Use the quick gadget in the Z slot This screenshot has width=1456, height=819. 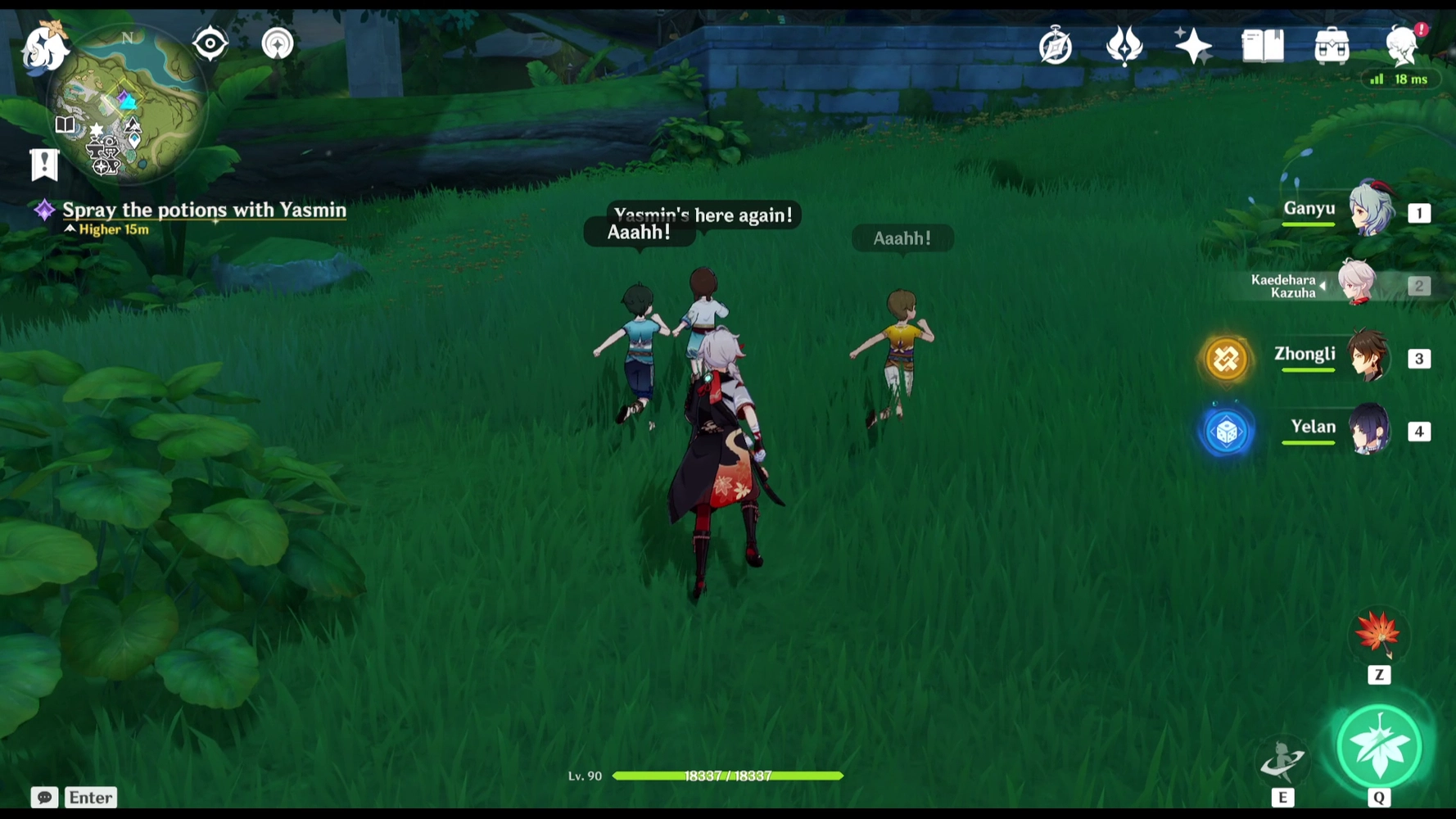pyautogui.click(x=1379, y=635)
